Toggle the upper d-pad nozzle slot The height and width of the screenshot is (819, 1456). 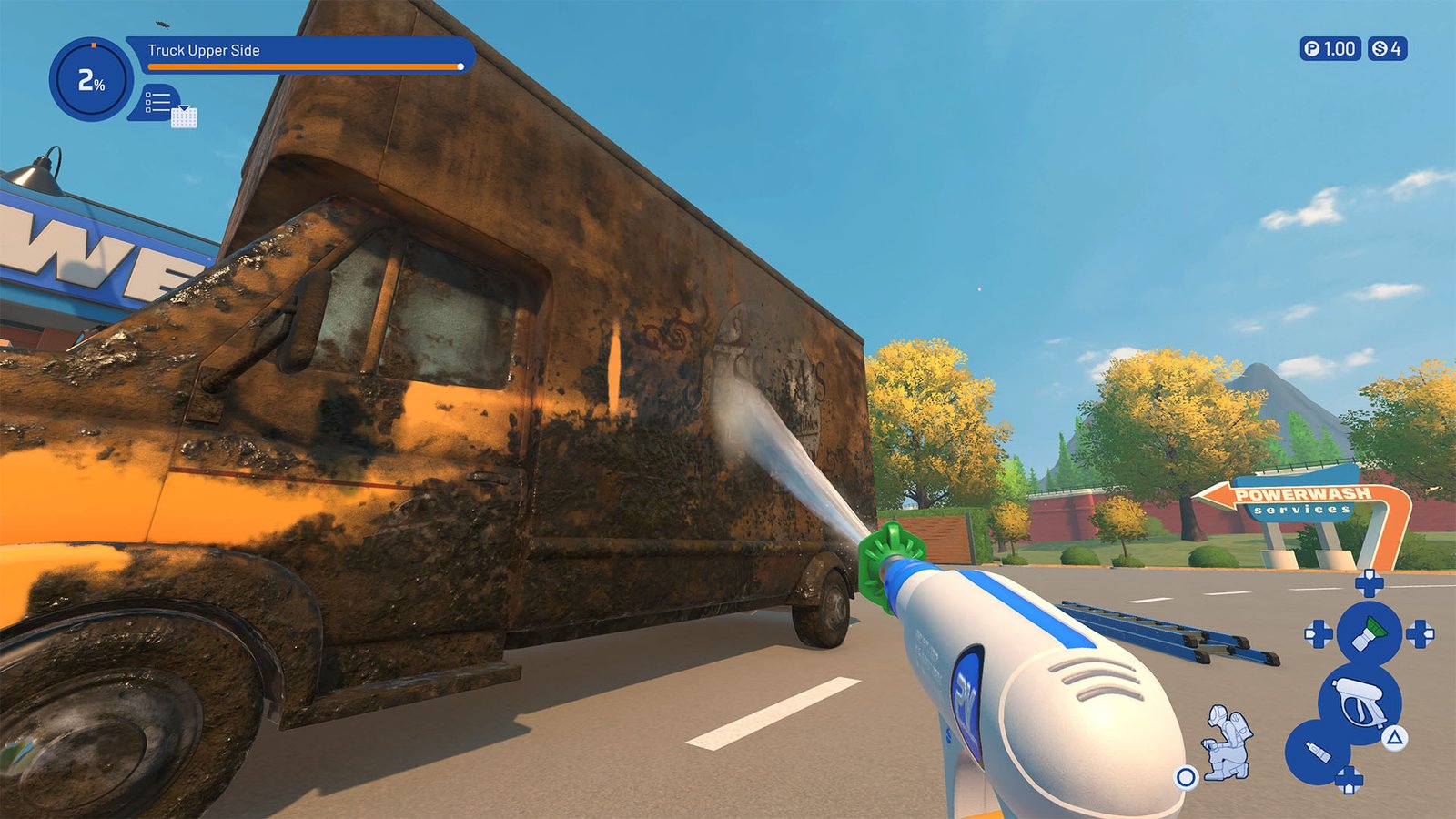(x=1369, y=582)
